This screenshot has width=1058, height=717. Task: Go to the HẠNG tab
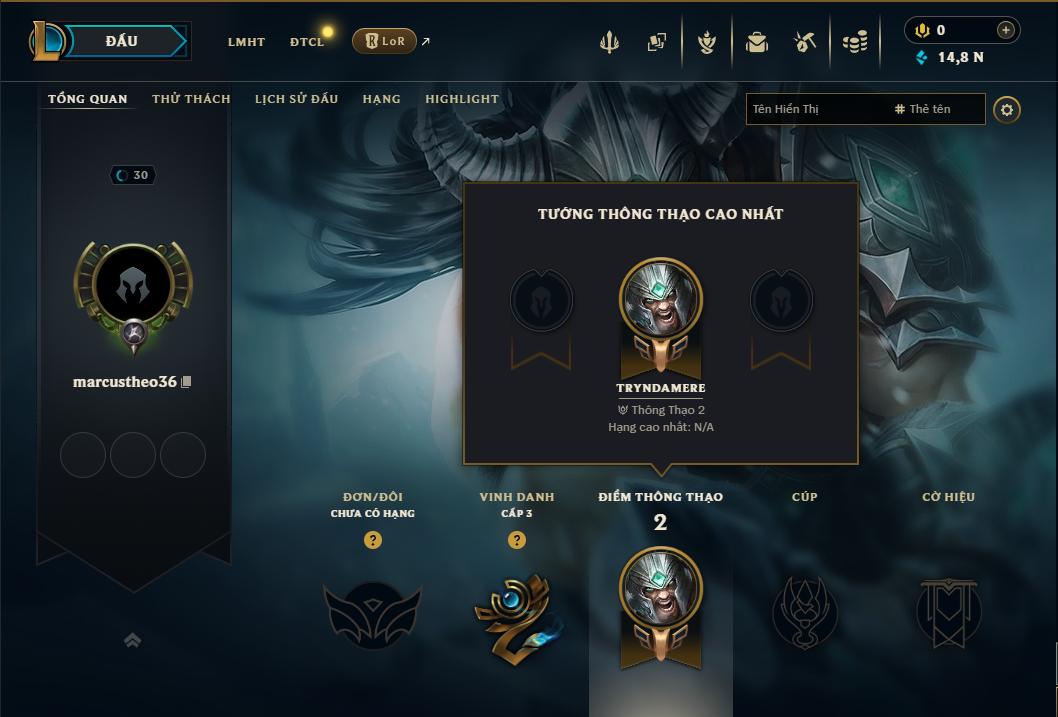[381, 99]
